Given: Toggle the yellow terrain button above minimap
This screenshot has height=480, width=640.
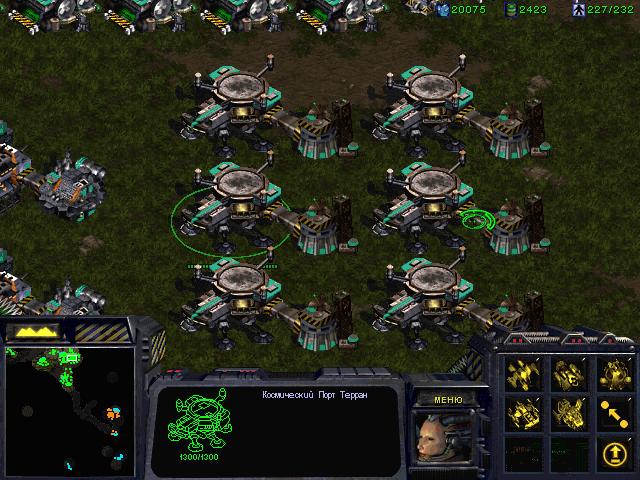Looking at the screenshot, I should 33,331.
